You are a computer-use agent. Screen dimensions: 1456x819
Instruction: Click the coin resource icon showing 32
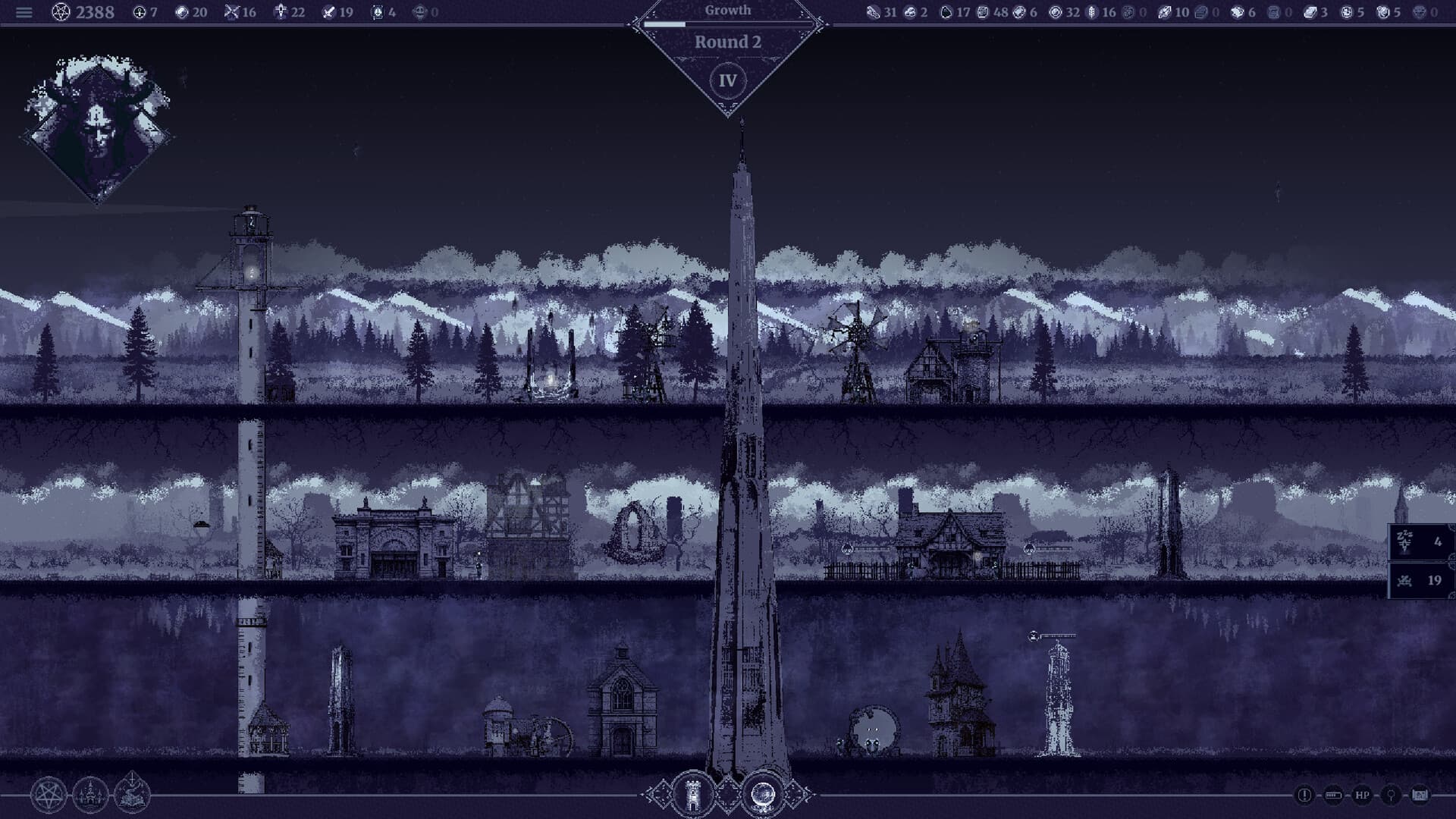tap(1057, 12)
